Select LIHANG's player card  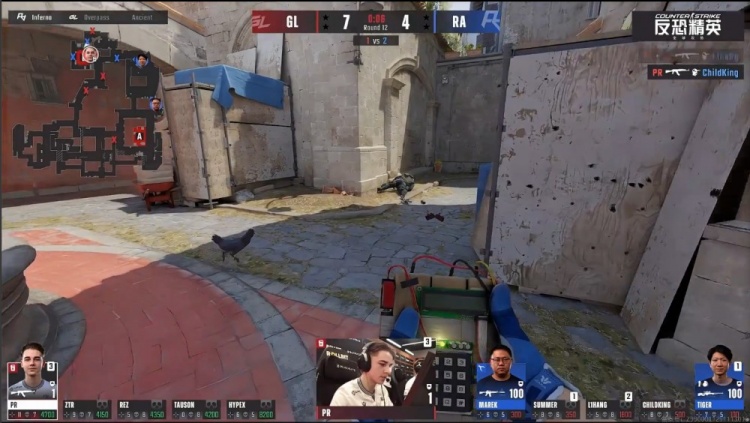(609, 409)
